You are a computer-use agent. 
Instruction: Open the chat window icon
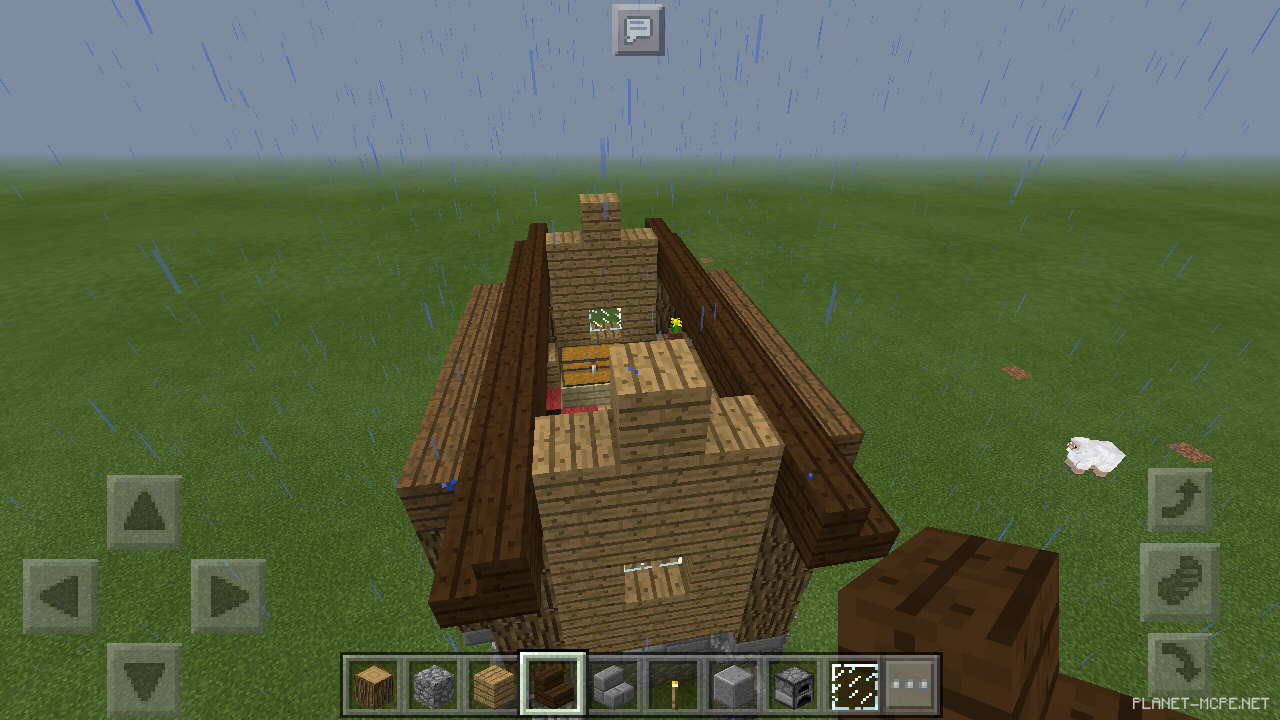tap(637, 30)
